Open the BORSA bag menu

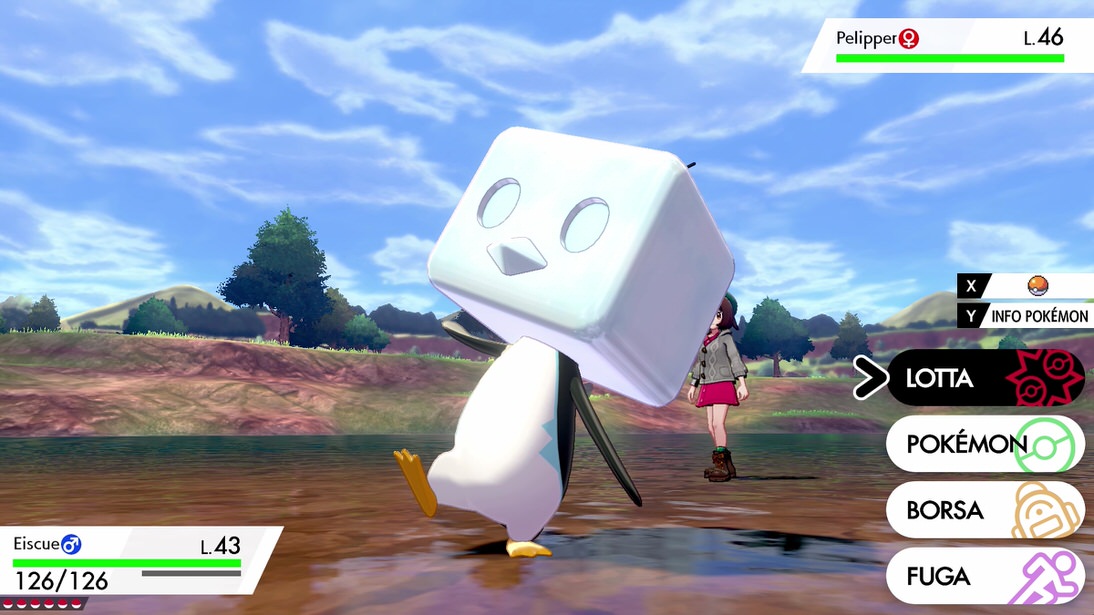click(x=984, y=510)
